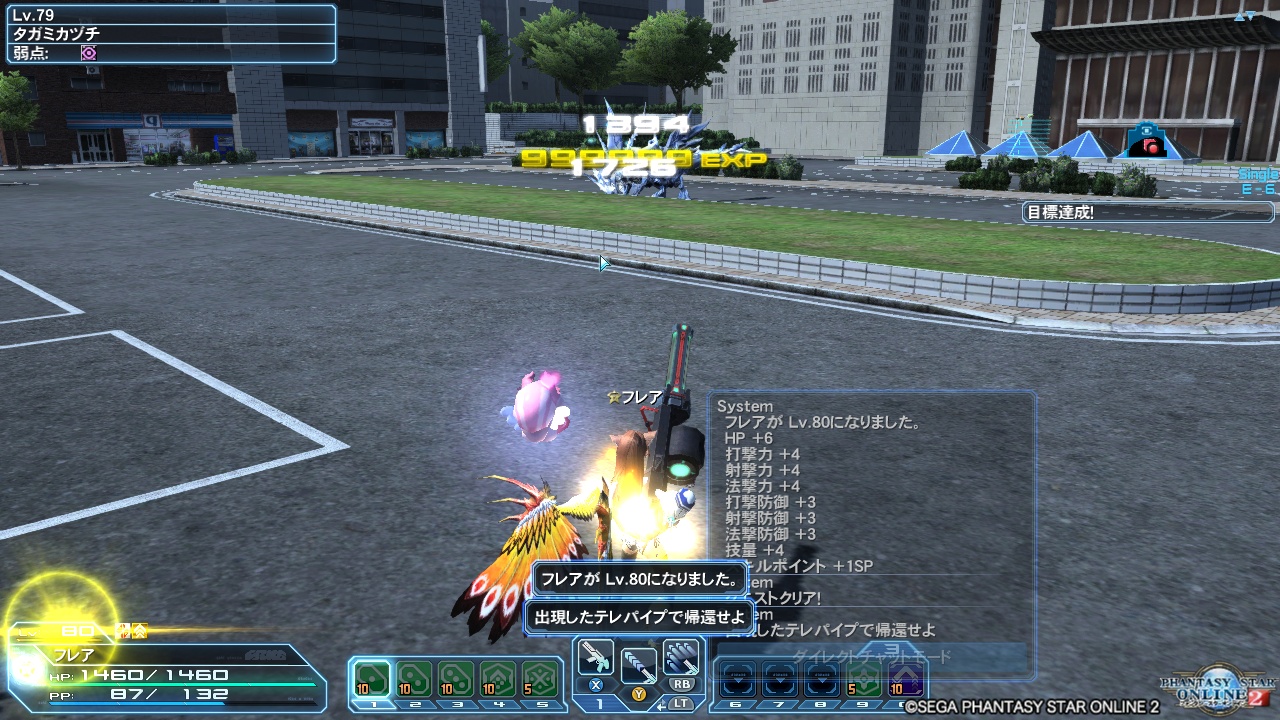Expand the action in subpalette slot 6
Image resolution: width=1280 pixels, height=720 pixels.
[x=740, y=678]
